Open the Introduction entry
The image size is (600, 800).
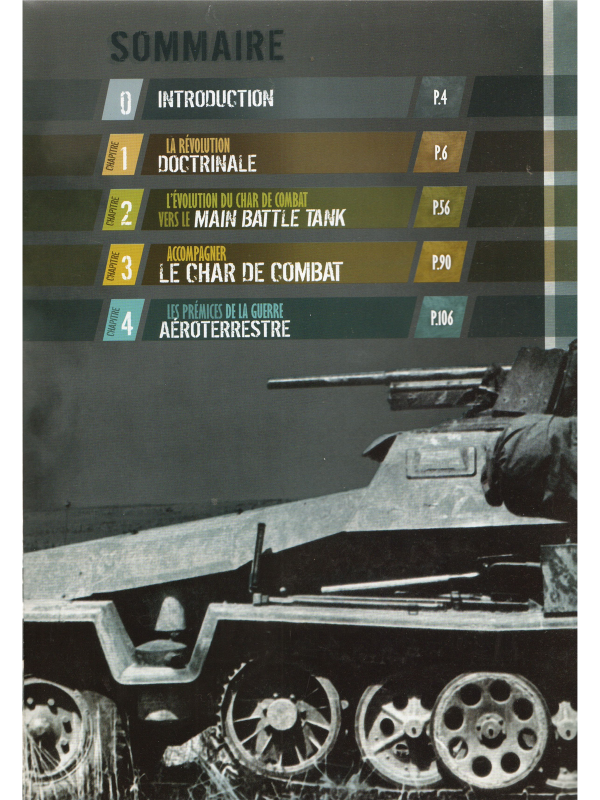pyautogui.click(x=215, y=99)
